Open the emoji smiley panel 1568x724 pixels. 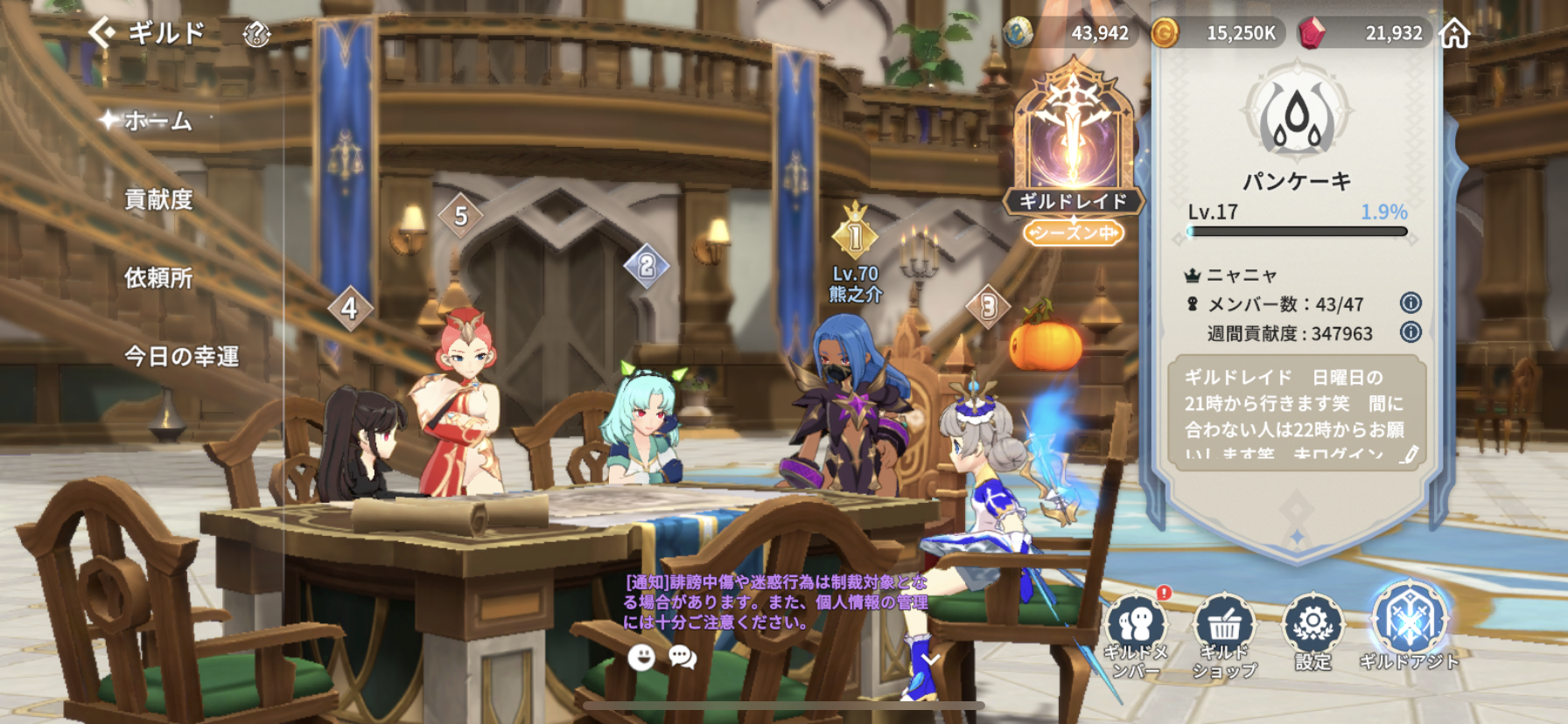point(641,657)
